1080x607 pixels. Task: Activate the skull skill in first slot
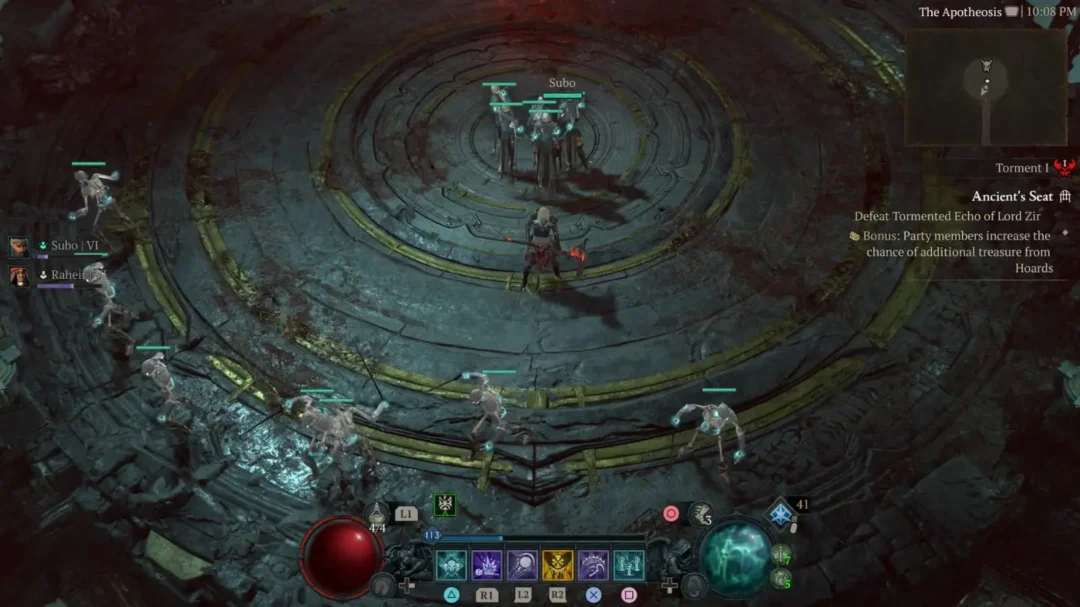click(x=451, y=565)
